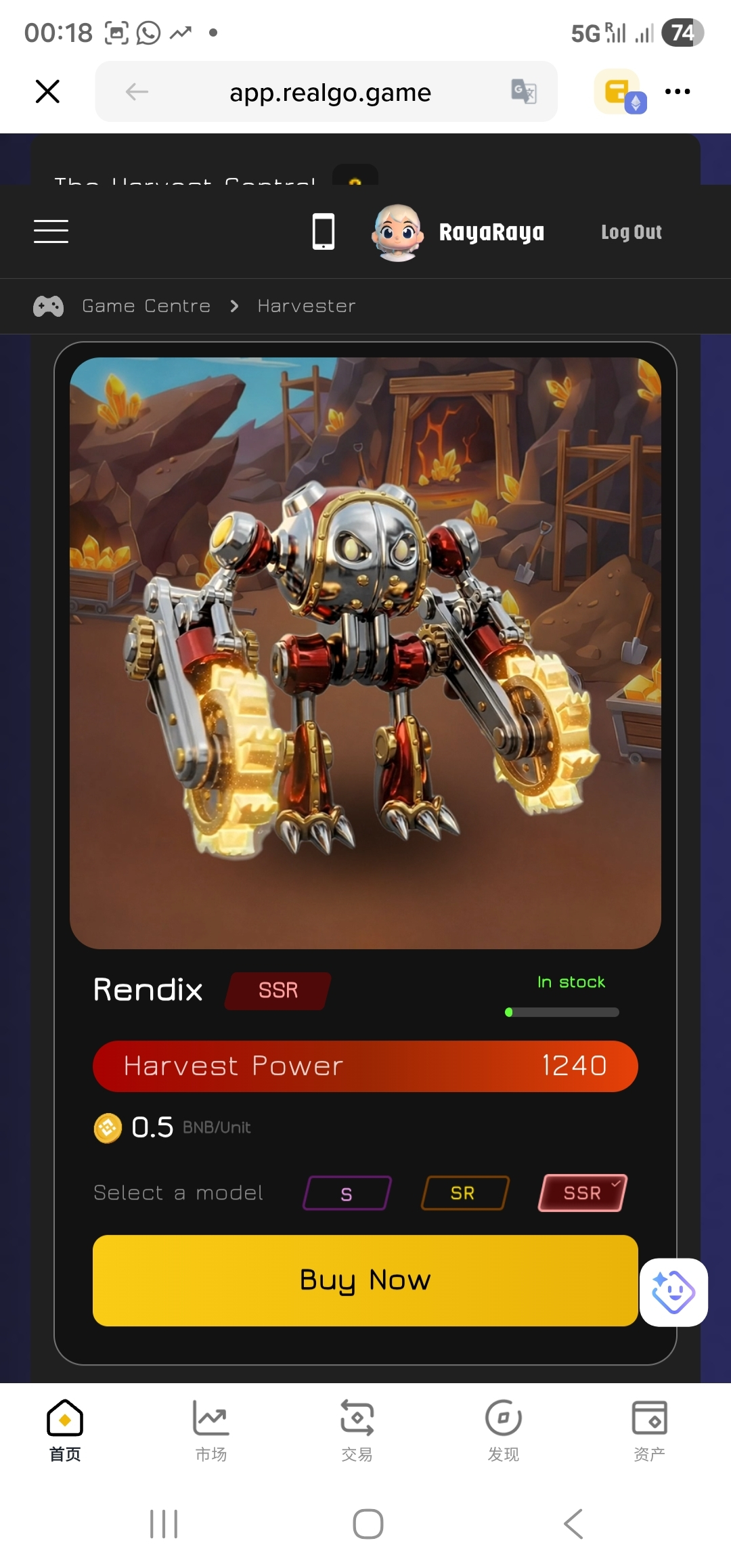Image resolution: width=731 pixels, height=1568 pixels.
Task: Open the floating assistant chat icon
Action: click(x=673, y=1292)
